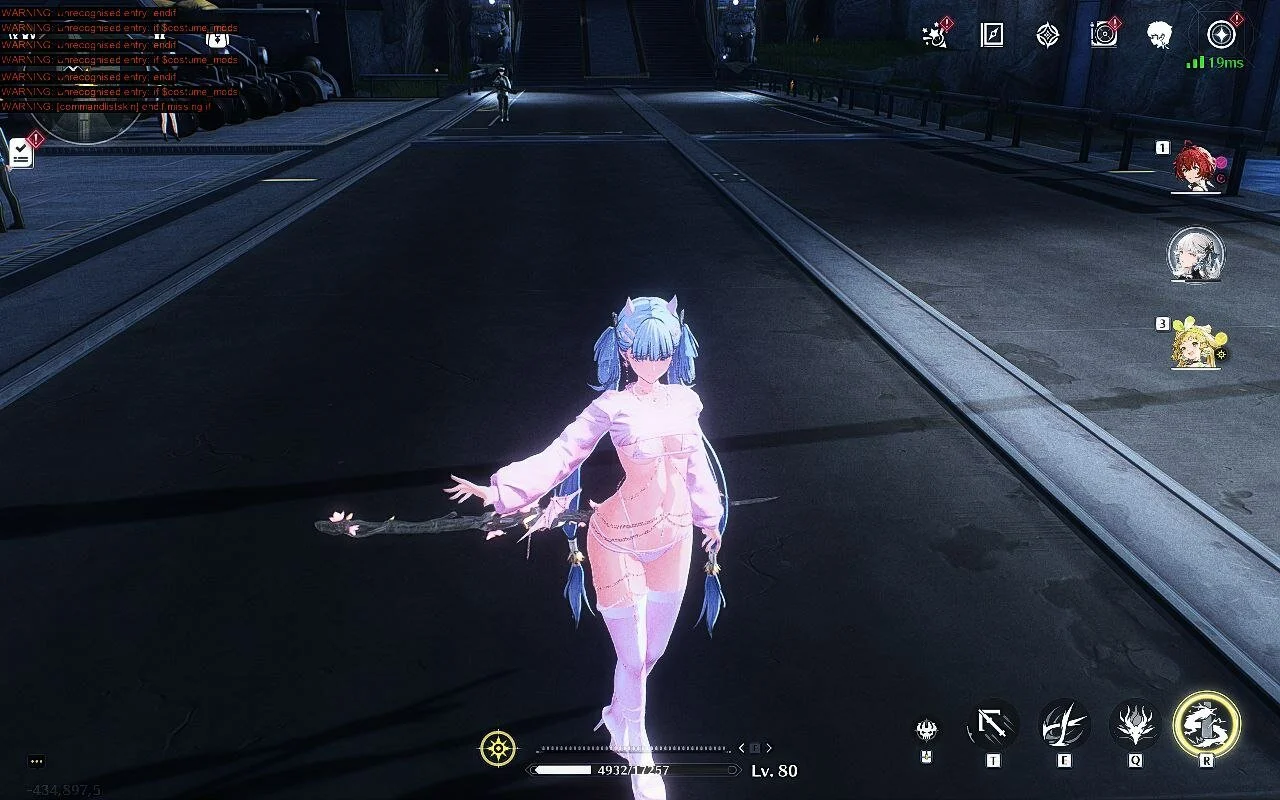
Task: Activate the dragon-head echo skill
Action: 1135,724
